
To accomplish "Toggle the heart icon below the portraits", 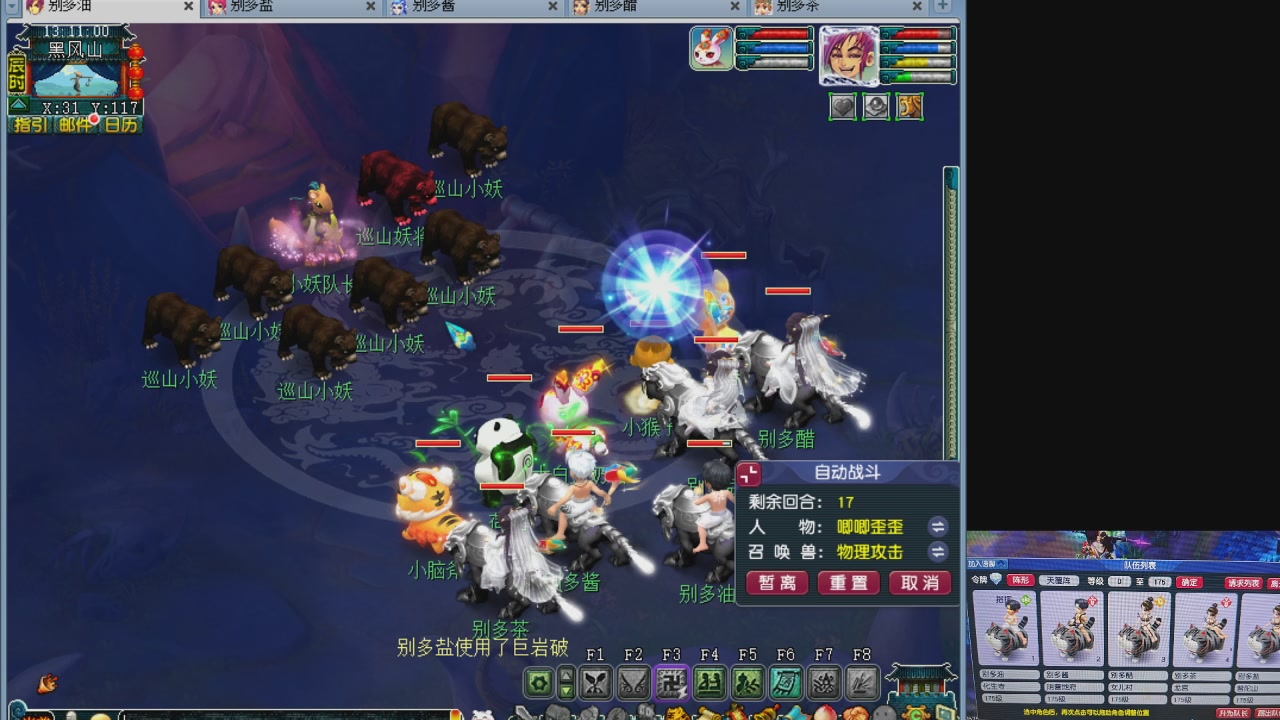I will (x=843, y=107).
